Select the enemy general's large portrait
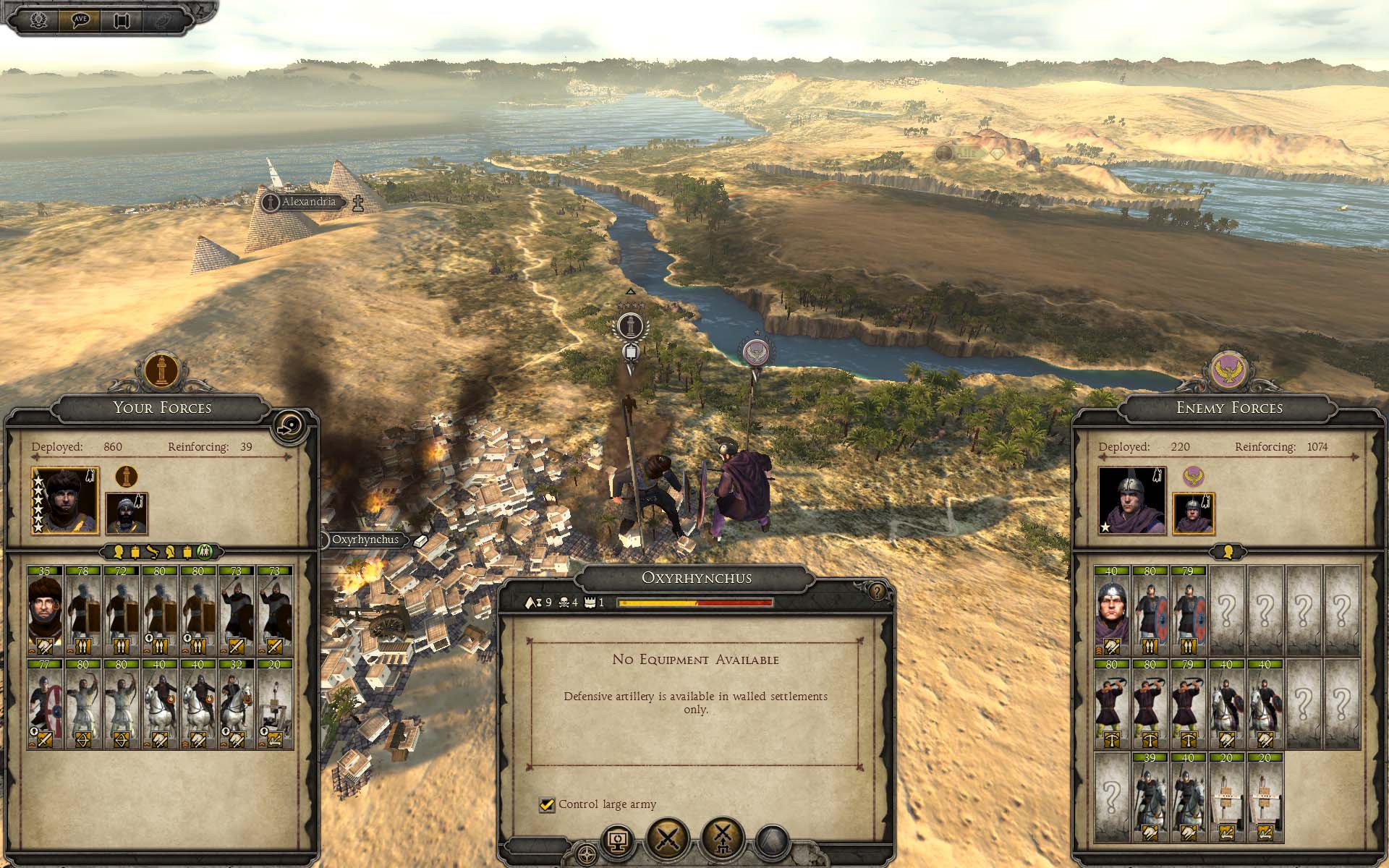The width and height of the screenshot is (1389, 868). (x=1131, y=500)
